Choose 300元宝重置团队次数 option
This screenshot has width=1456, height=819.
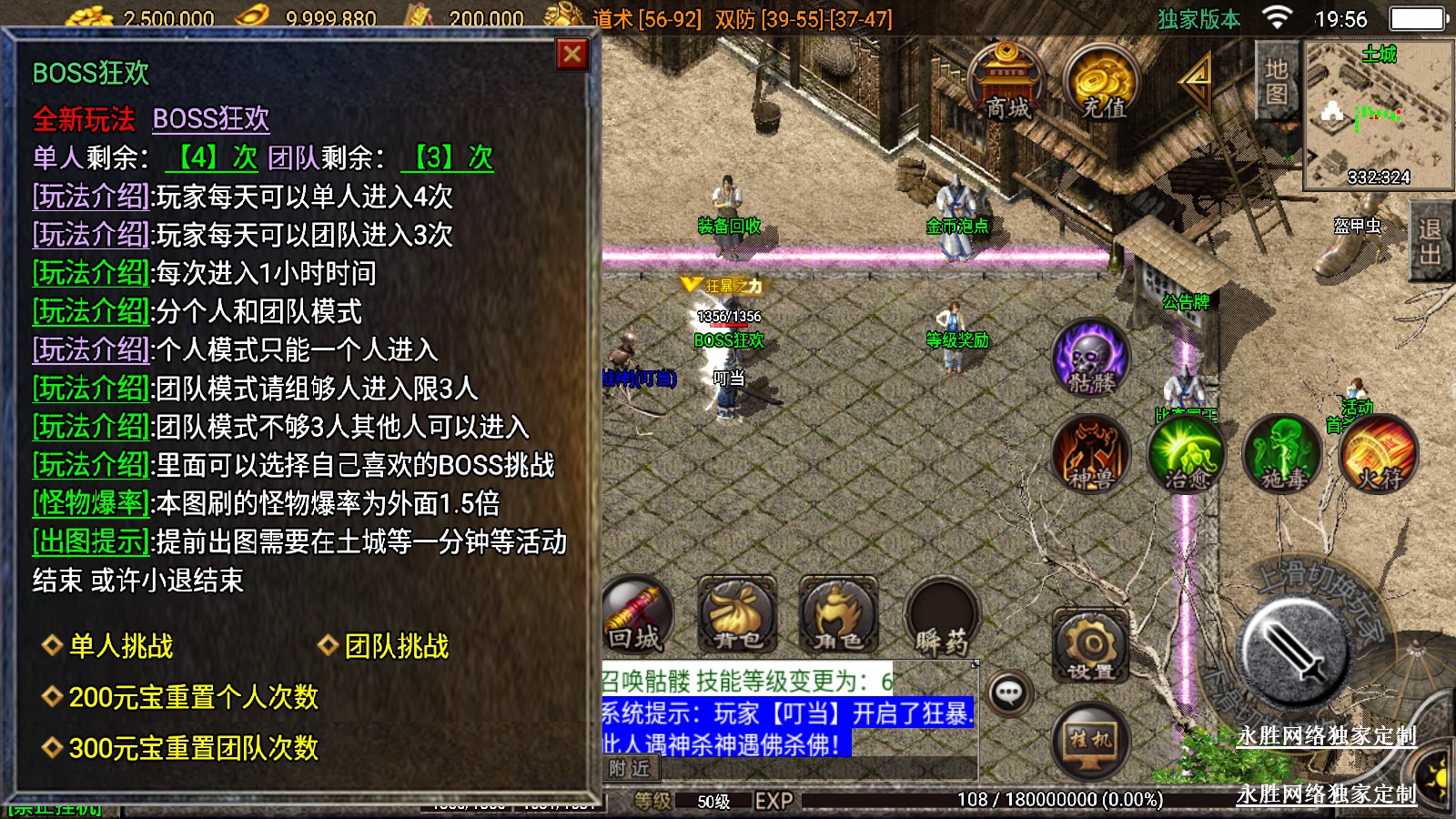pos(193,748)
